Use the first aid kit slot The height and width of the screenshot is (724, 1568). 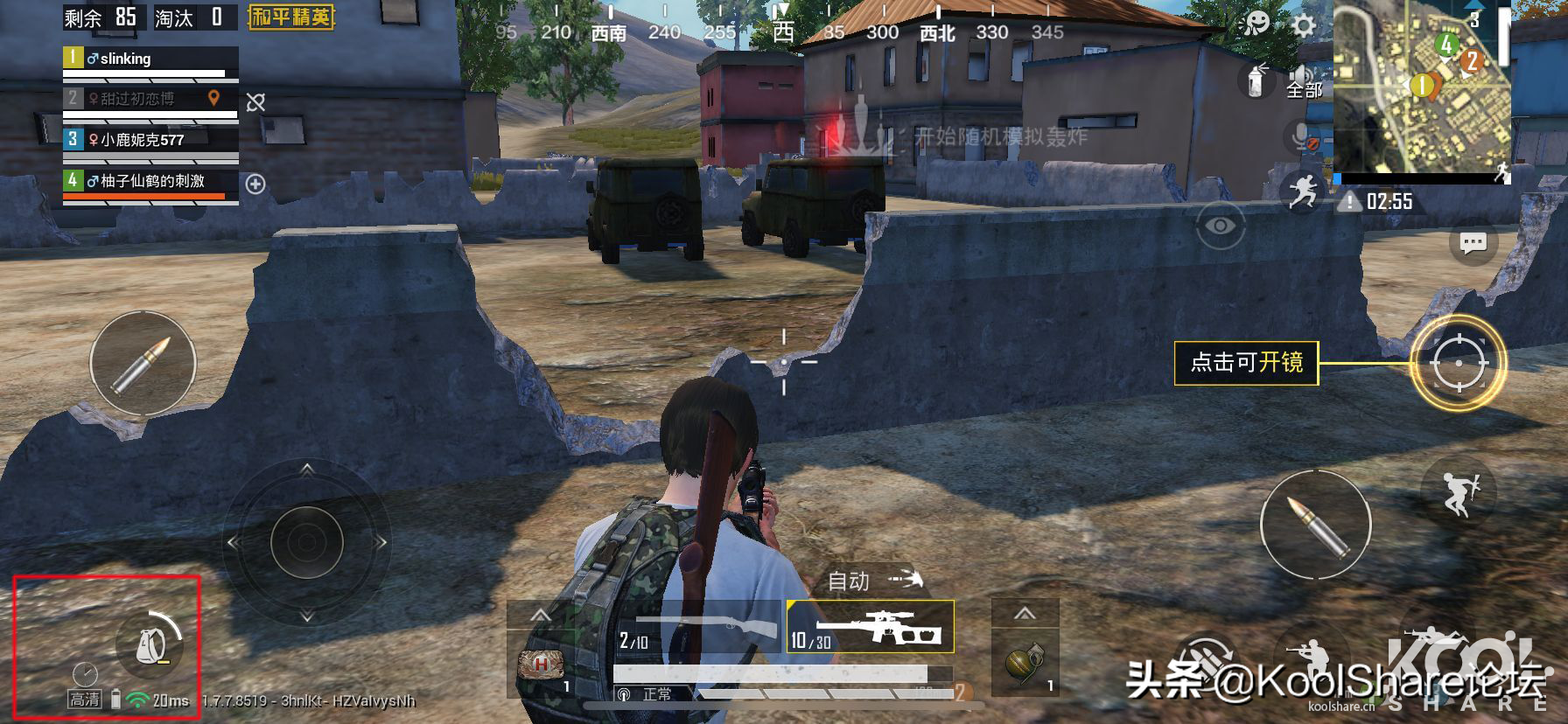pyautogui.click(x=540, y=665)
